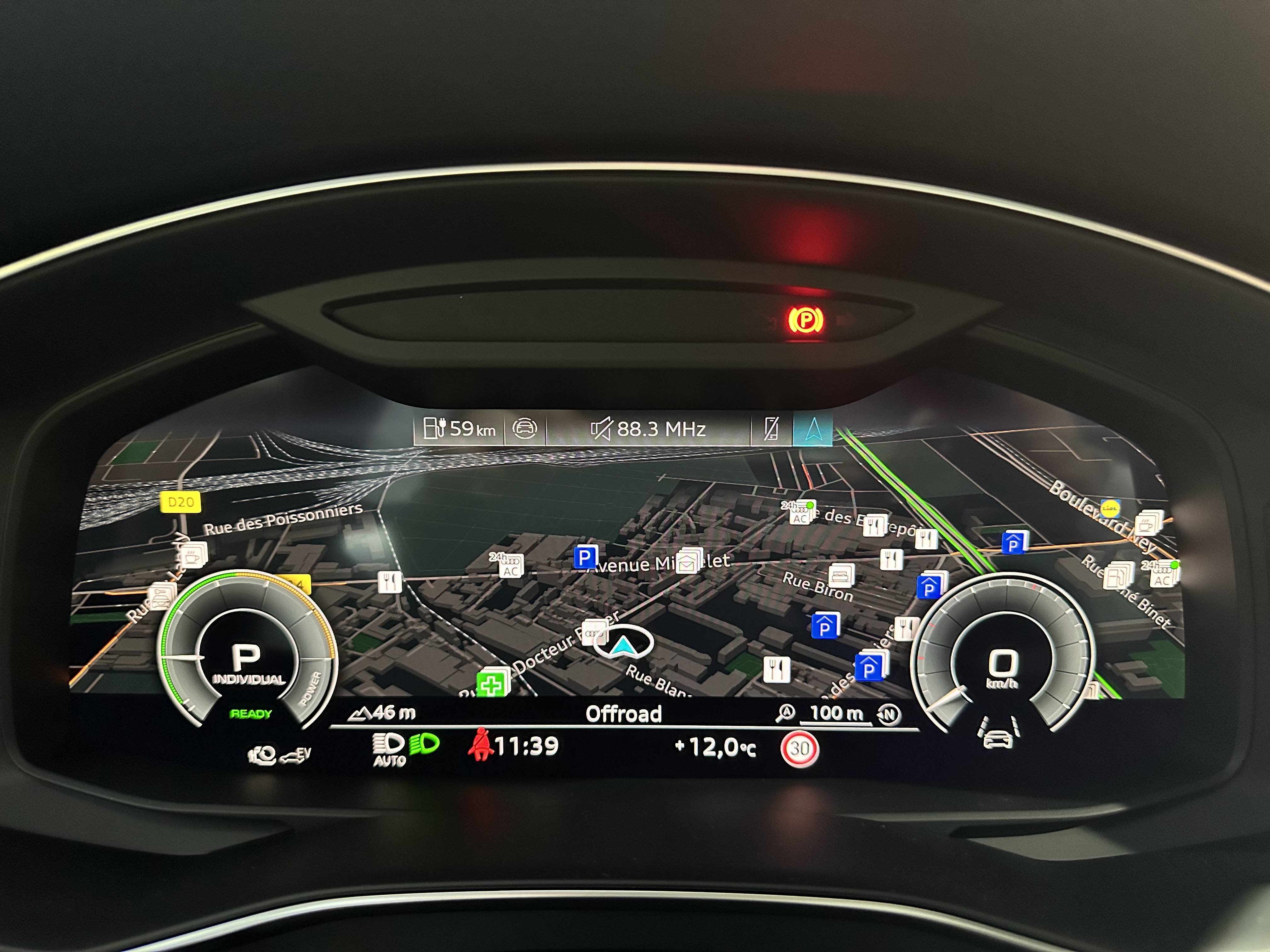
Task: Open the 59 km range tab
Action: [x=459, y=429]
